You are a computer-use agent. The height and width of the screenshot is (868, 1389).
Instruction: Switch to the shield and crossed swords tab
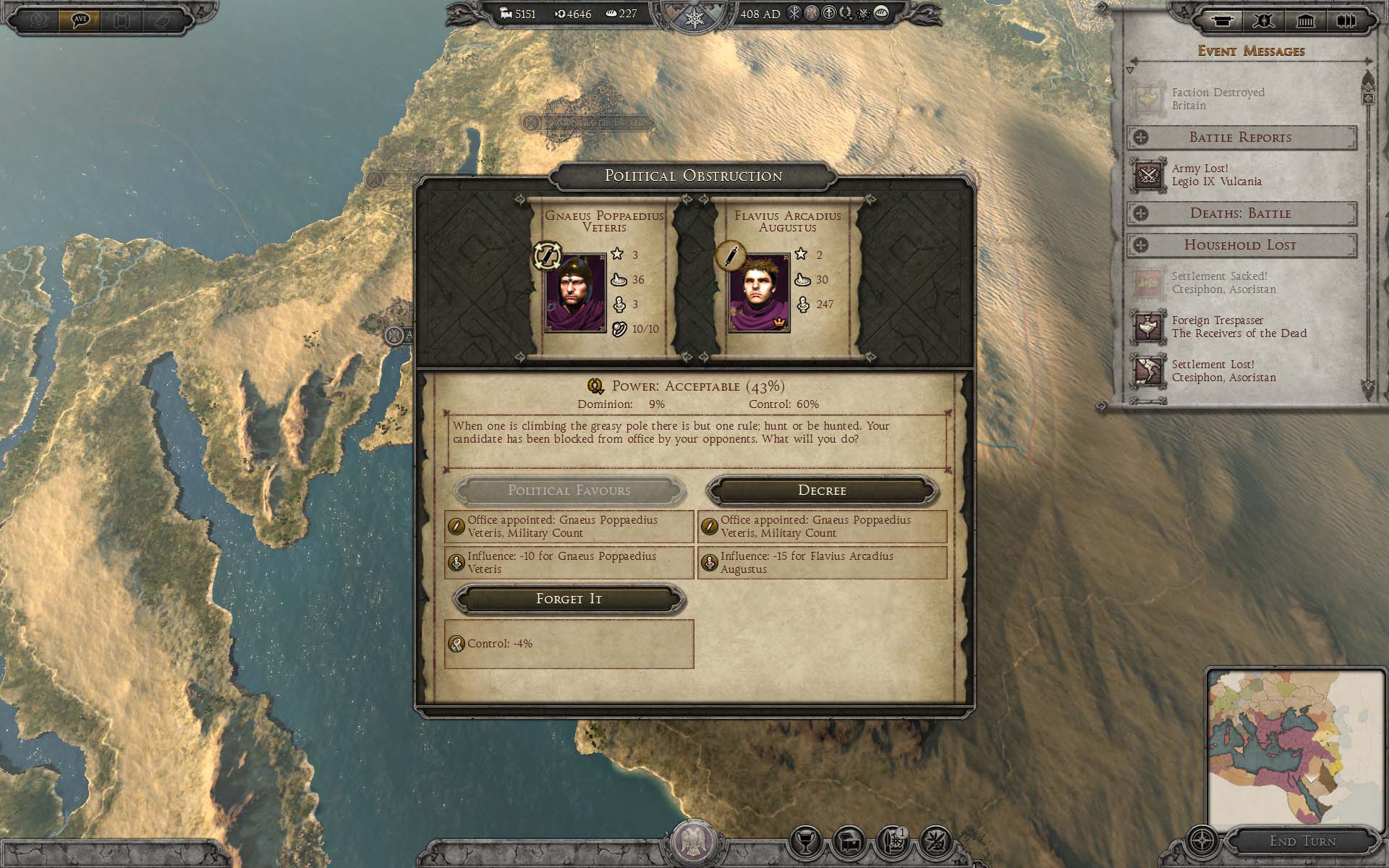point(1264,20)
